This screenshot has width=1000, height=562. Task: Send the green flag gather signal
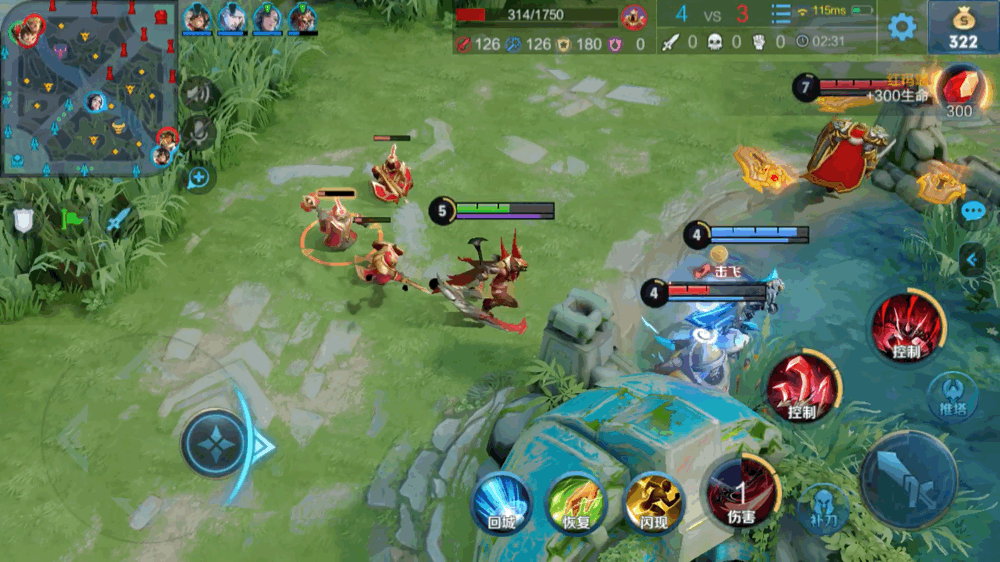(x=72, y=219)
